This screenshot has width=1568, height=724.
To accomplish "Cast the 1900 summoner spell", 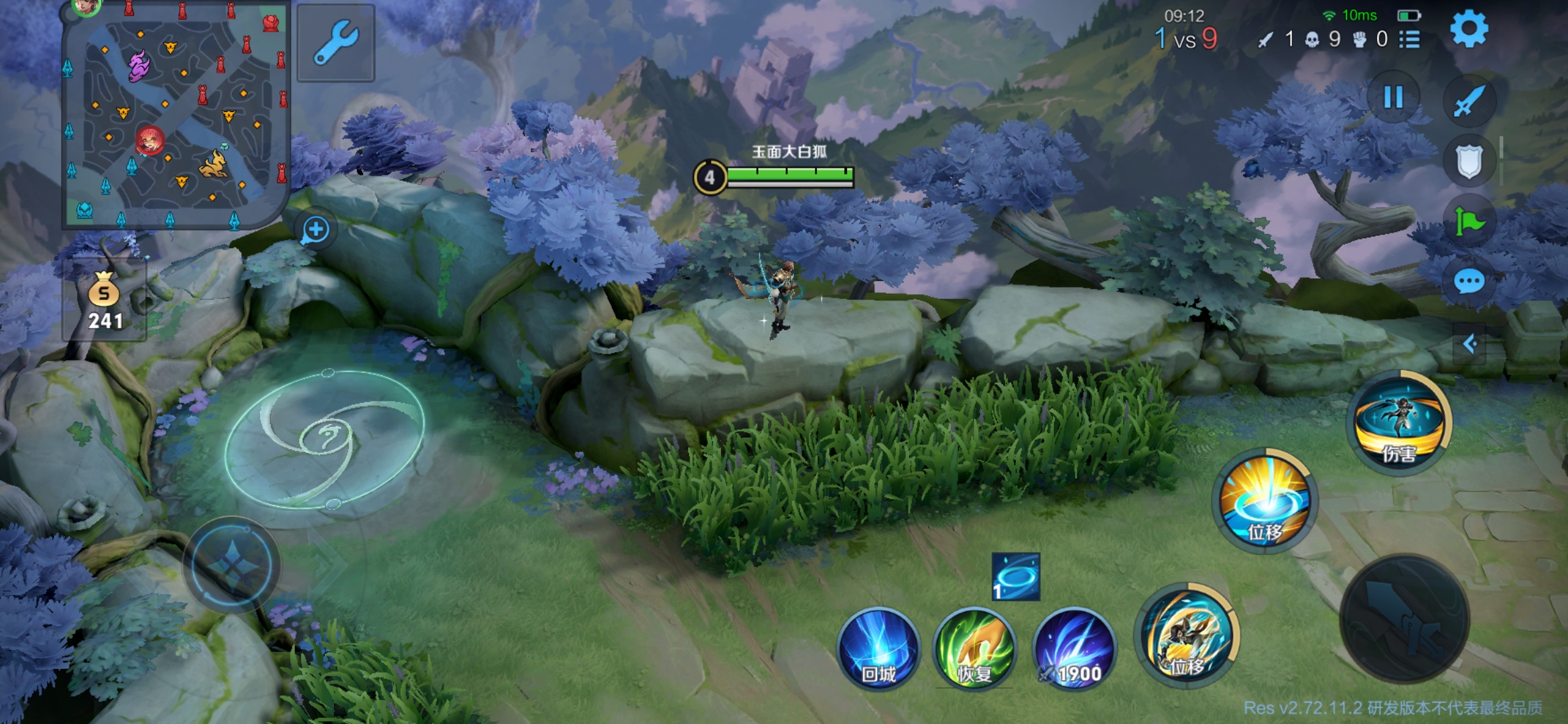I will pyautogui.click(x=1074, y=648).
